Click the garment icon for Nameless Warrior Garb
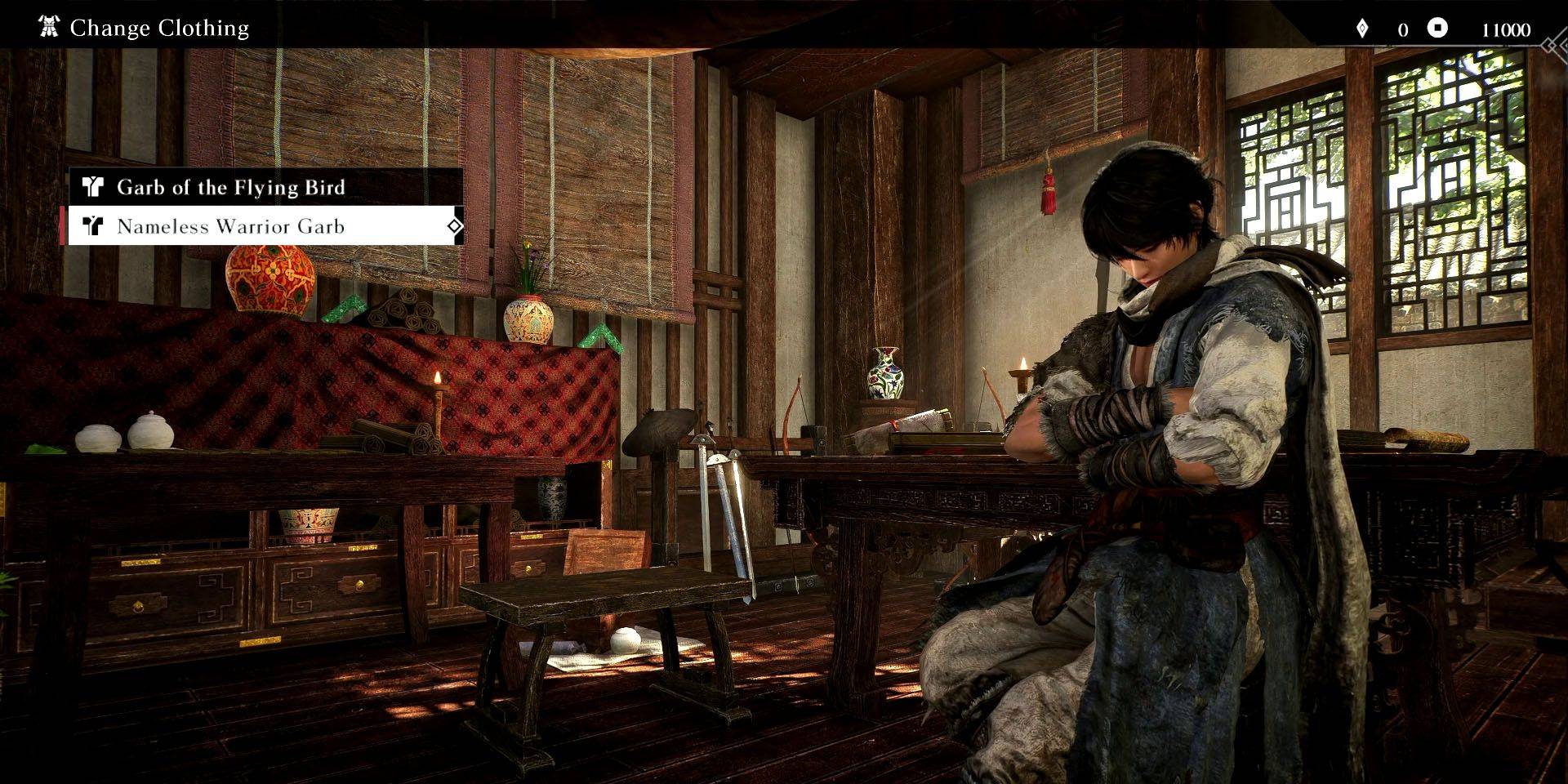The image size is (1568, 784). [x=92, y=226]
